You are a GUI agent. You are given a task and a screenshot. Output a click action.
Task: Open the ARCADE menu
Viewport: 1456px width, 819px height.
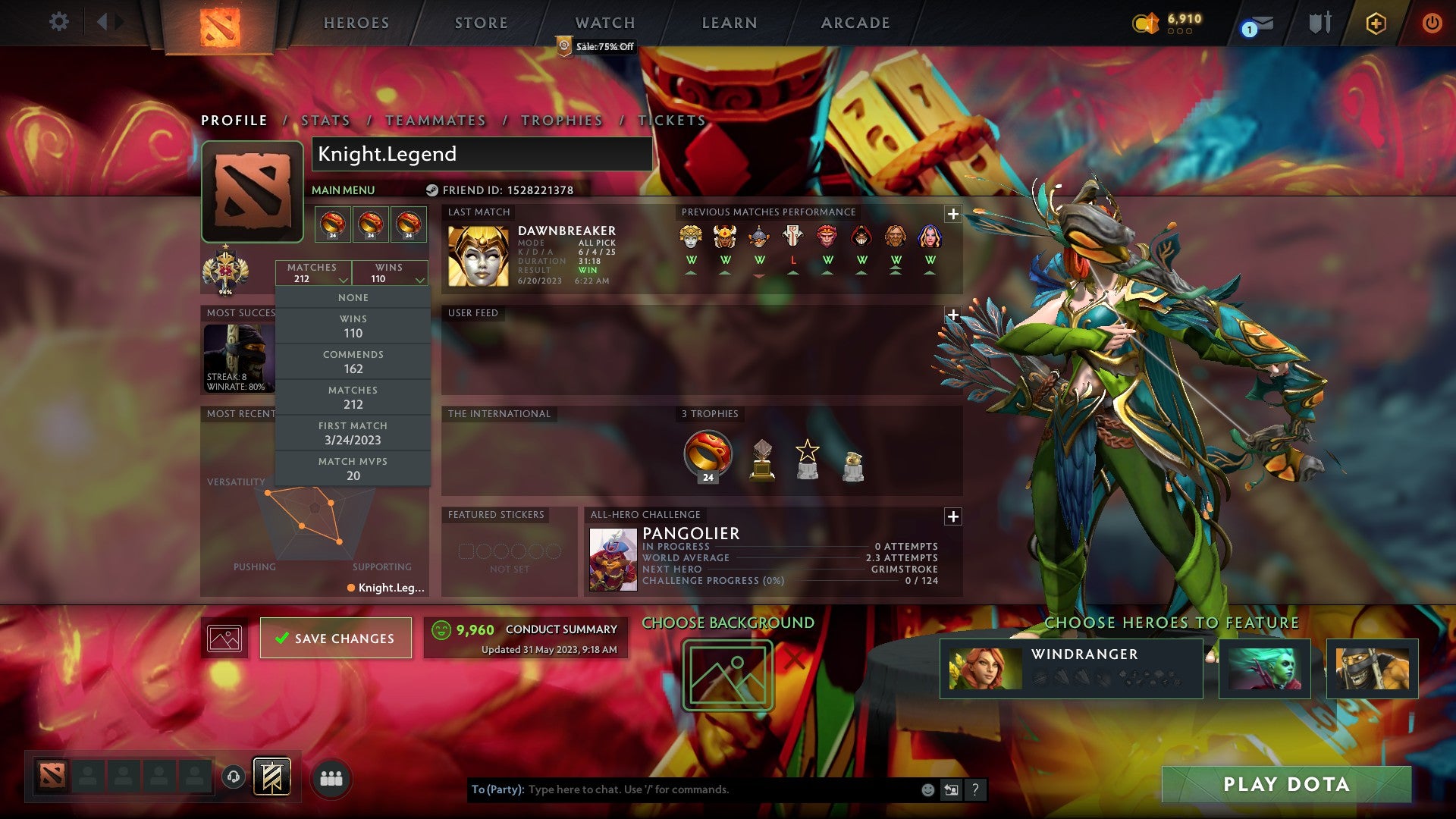(x=855, y=23)
